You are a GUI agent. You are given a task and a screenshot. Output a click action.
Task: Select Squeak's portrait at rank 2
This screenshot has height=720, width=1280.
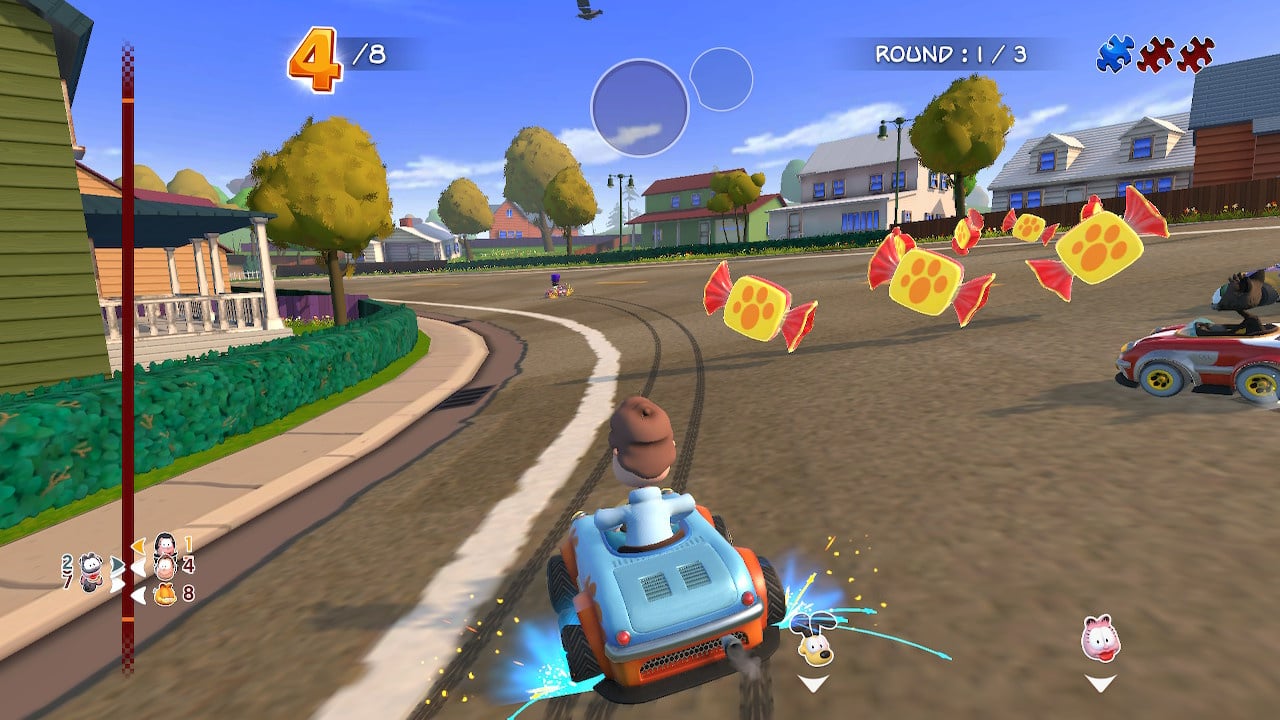[x=90, y=570]
